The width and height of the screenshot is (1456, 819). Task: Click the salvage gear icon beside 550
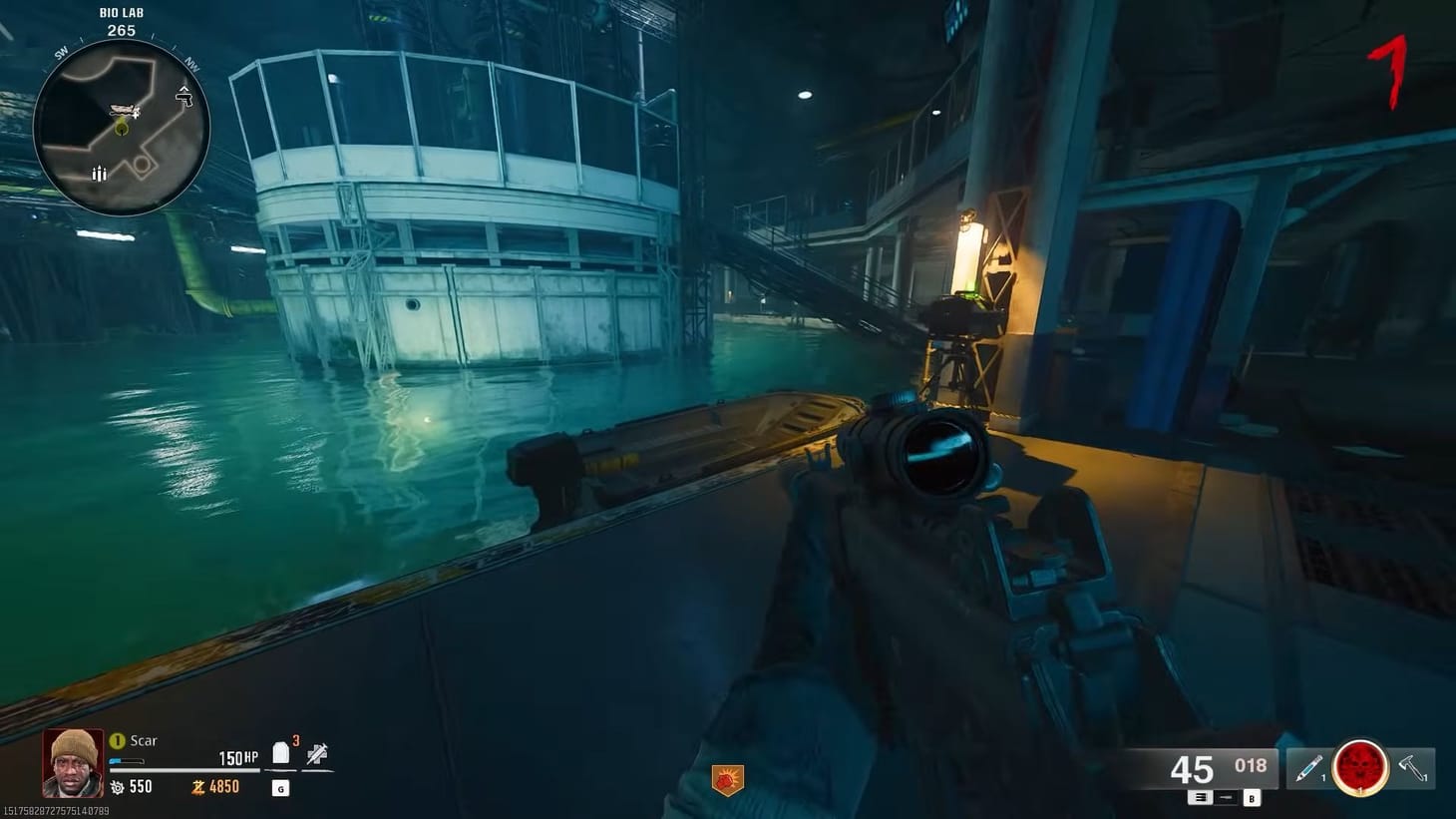click(x=118, y=786)
